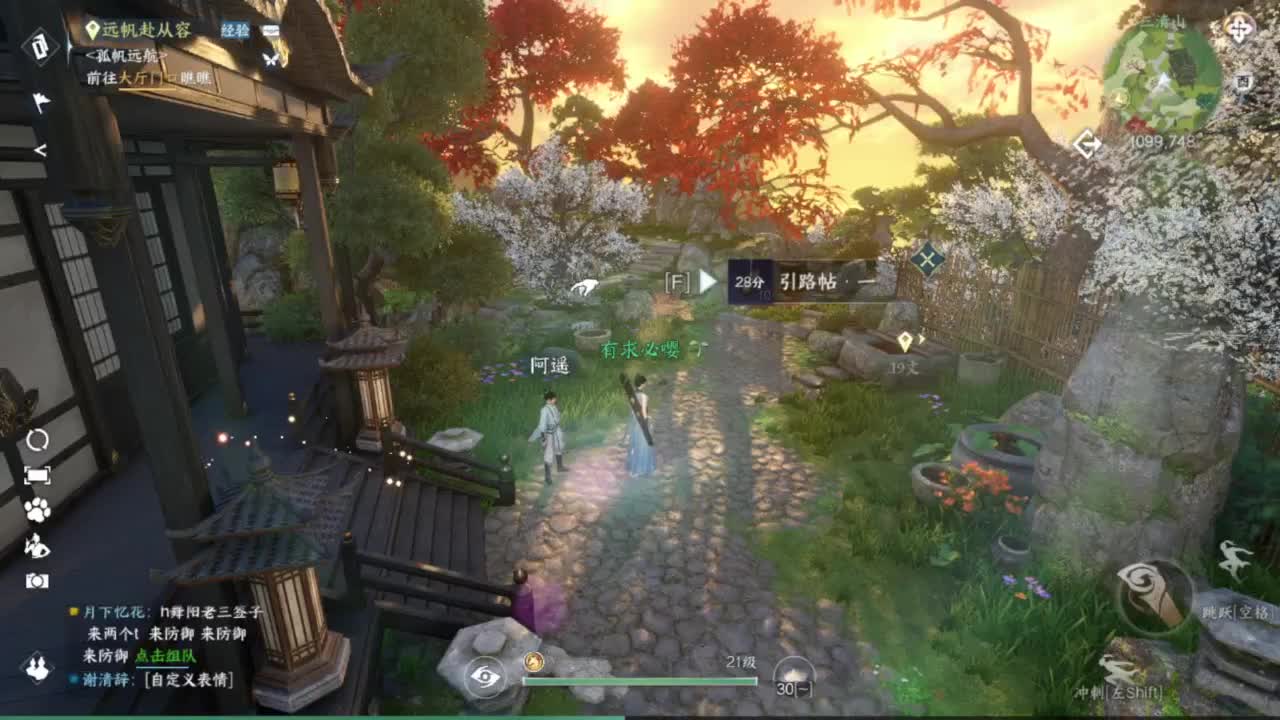Screen dimensions: 1280x720
Task: Toggle the 经验 tag in the quest tracker
Action: coord(234,30)
